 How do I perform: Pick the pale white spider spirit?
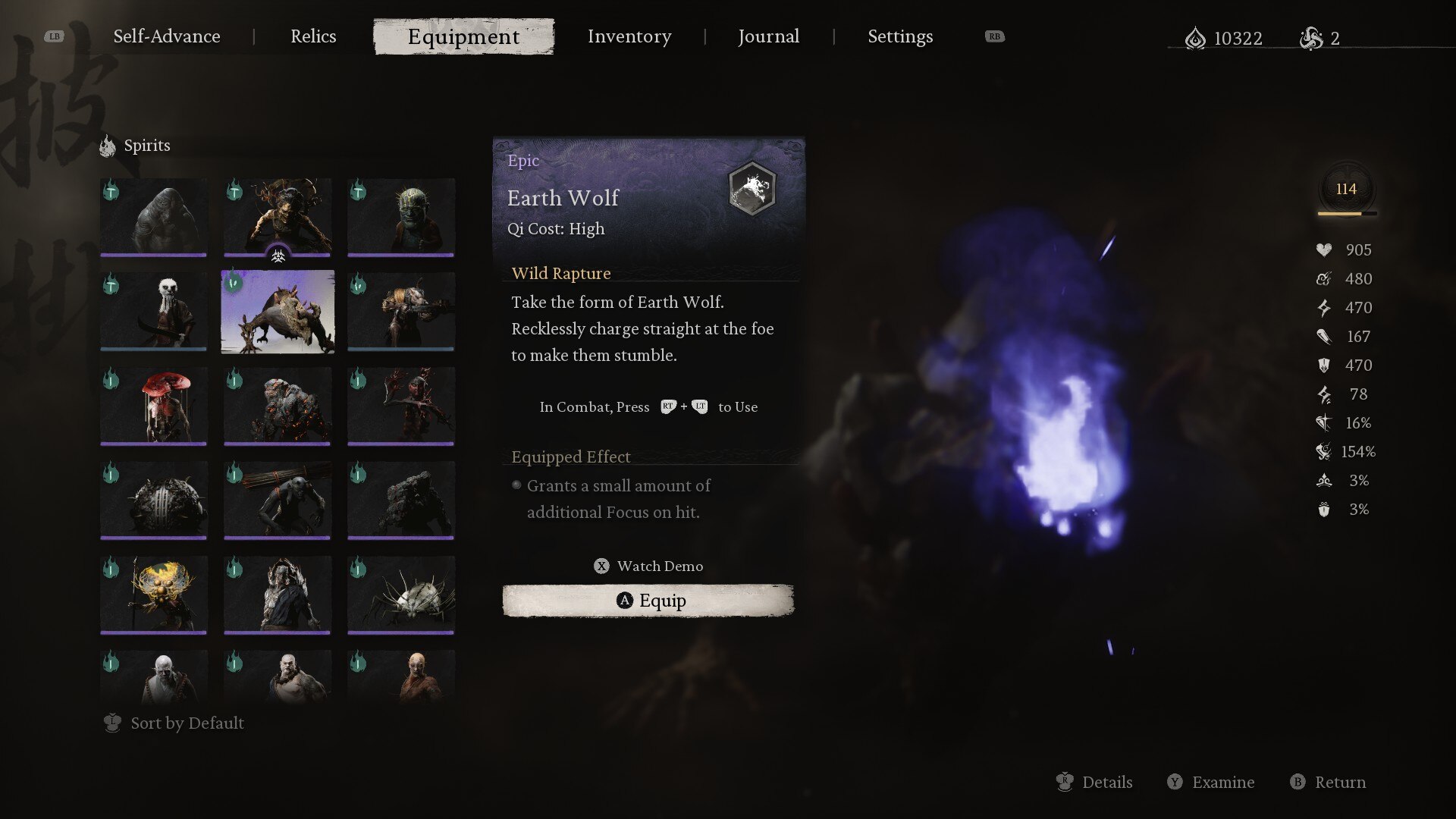(401, 594)
